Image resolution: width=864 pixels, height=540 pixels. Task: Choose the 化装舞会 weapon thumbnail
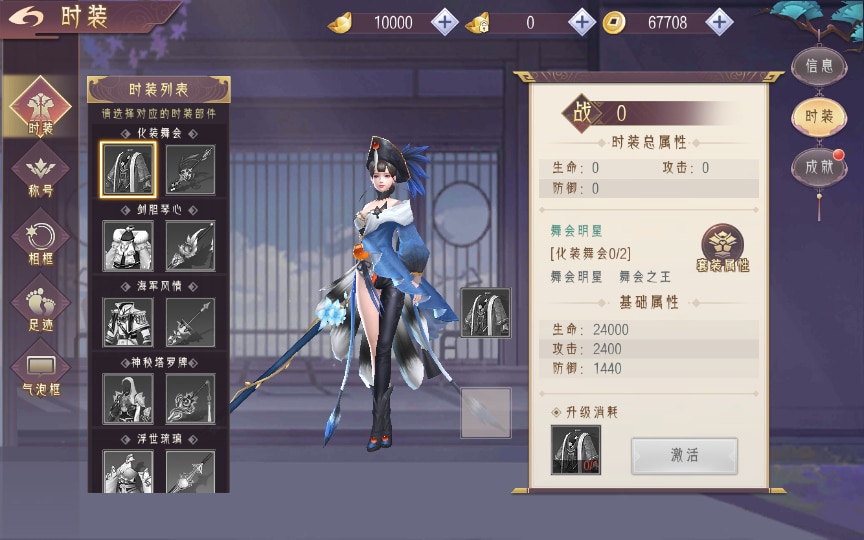190,170
